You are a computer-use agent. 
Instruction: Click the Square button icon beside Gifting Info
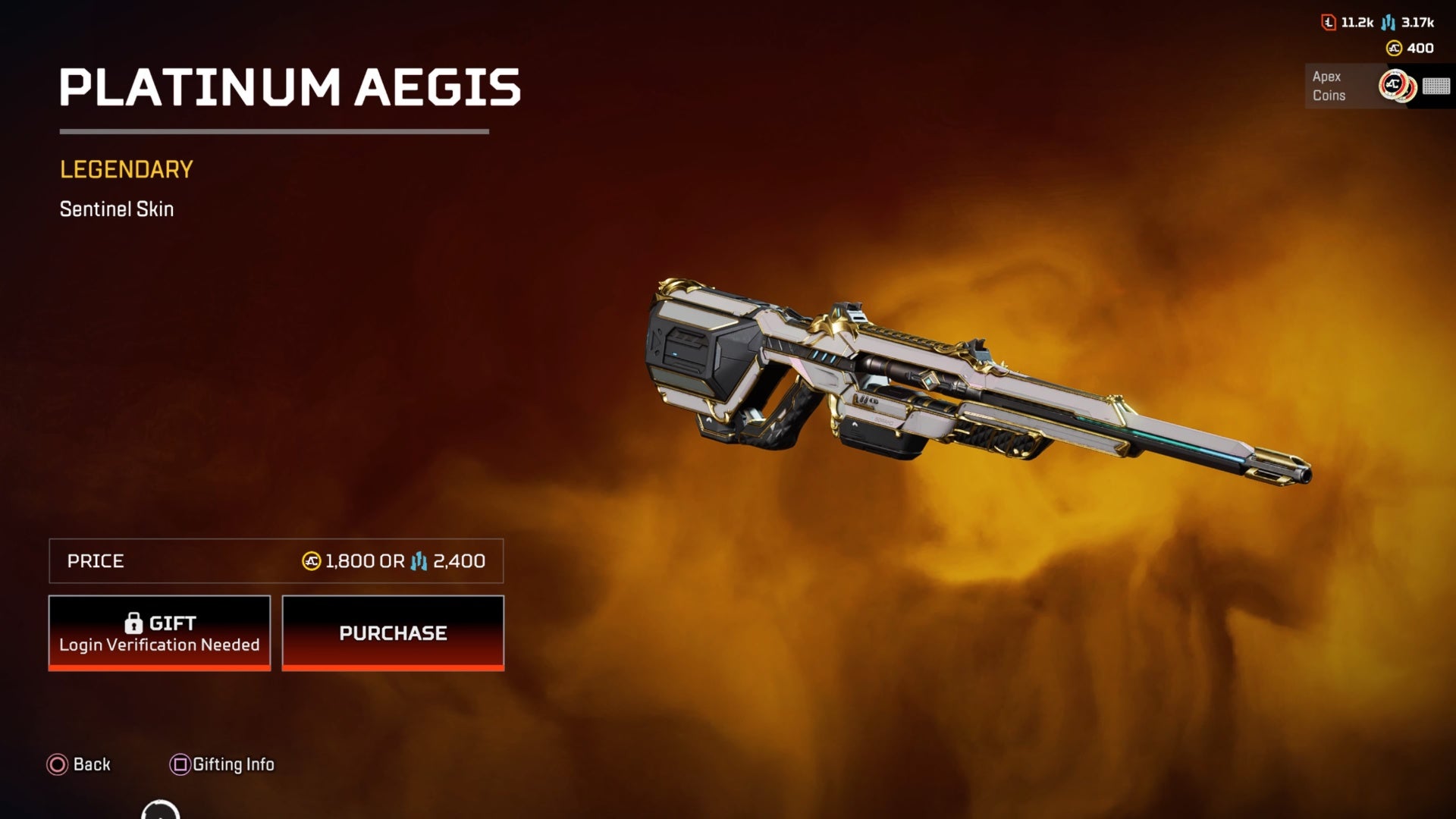click(179, 764)
